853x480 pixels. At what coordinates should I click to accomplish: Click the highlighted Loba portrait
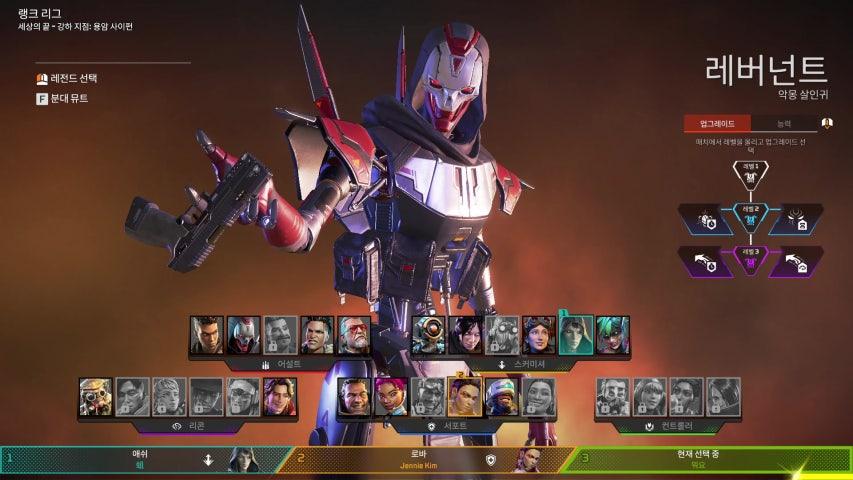465,397
